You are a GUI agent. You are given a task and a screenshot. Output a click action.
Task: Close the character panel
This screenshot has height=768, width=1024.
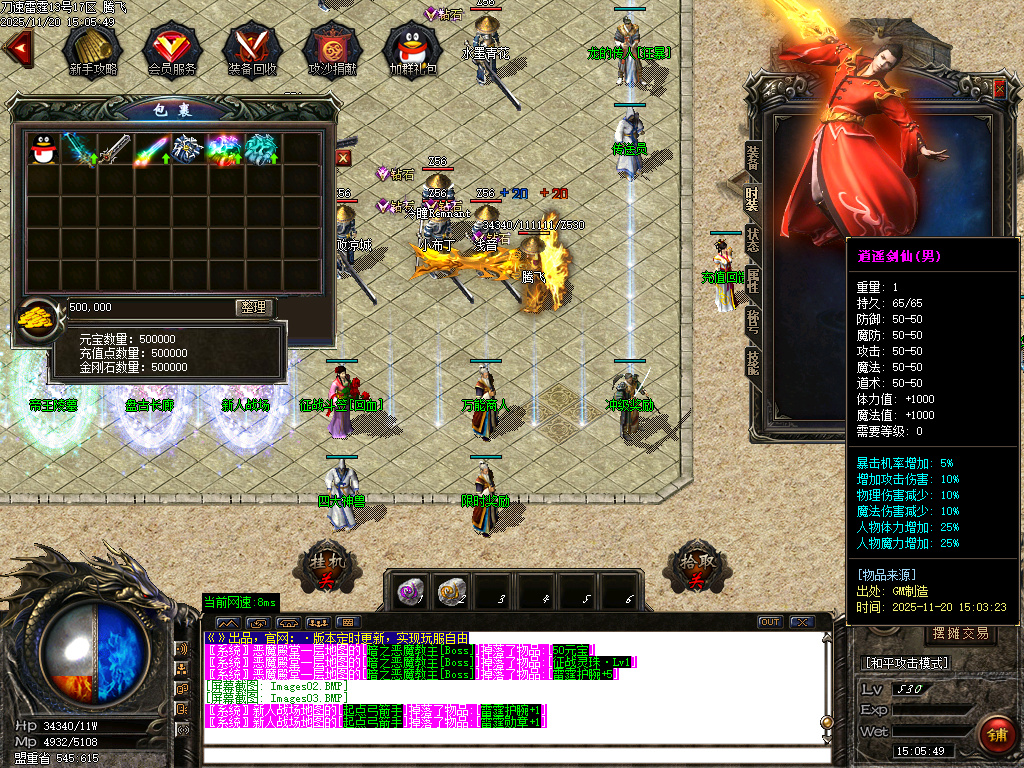coord(998,89)
